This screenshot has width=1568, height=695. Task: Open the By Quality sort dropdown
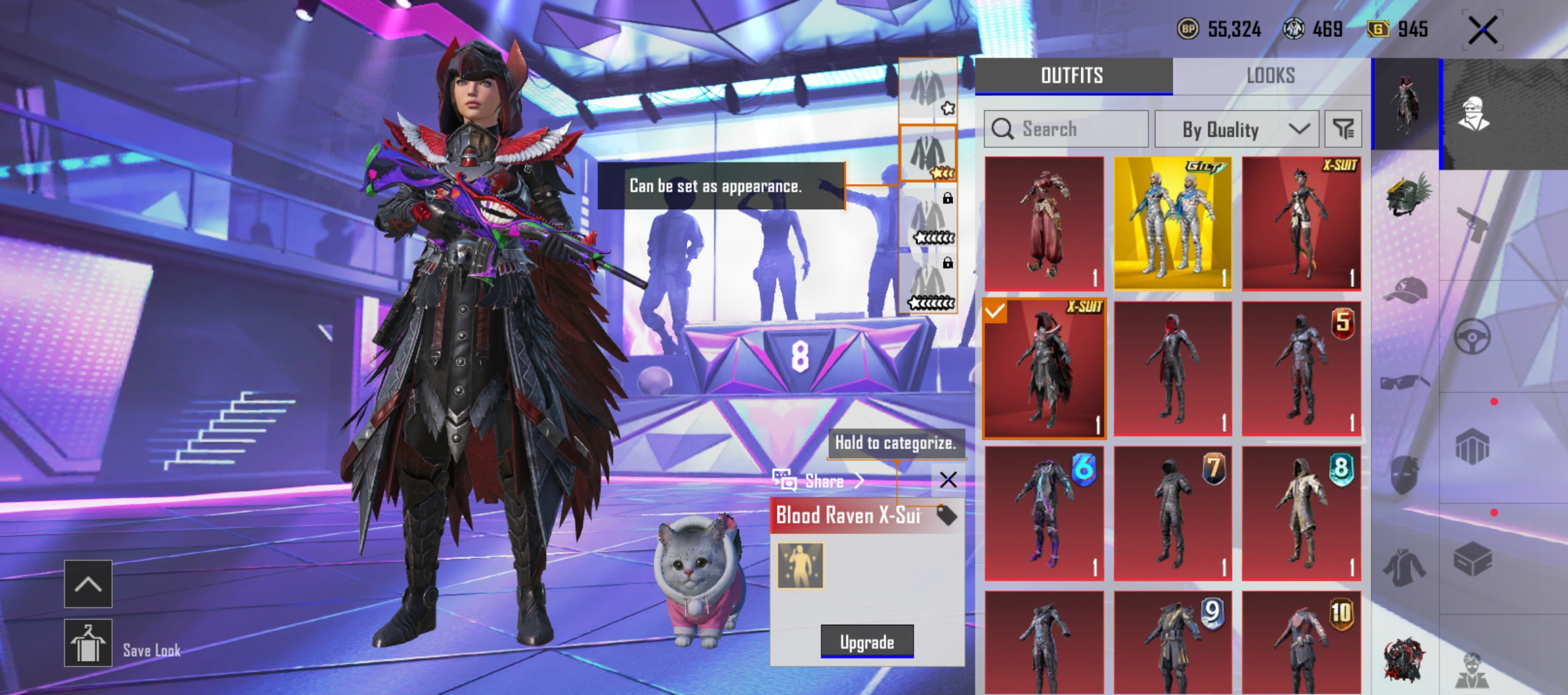[1236, 129]
